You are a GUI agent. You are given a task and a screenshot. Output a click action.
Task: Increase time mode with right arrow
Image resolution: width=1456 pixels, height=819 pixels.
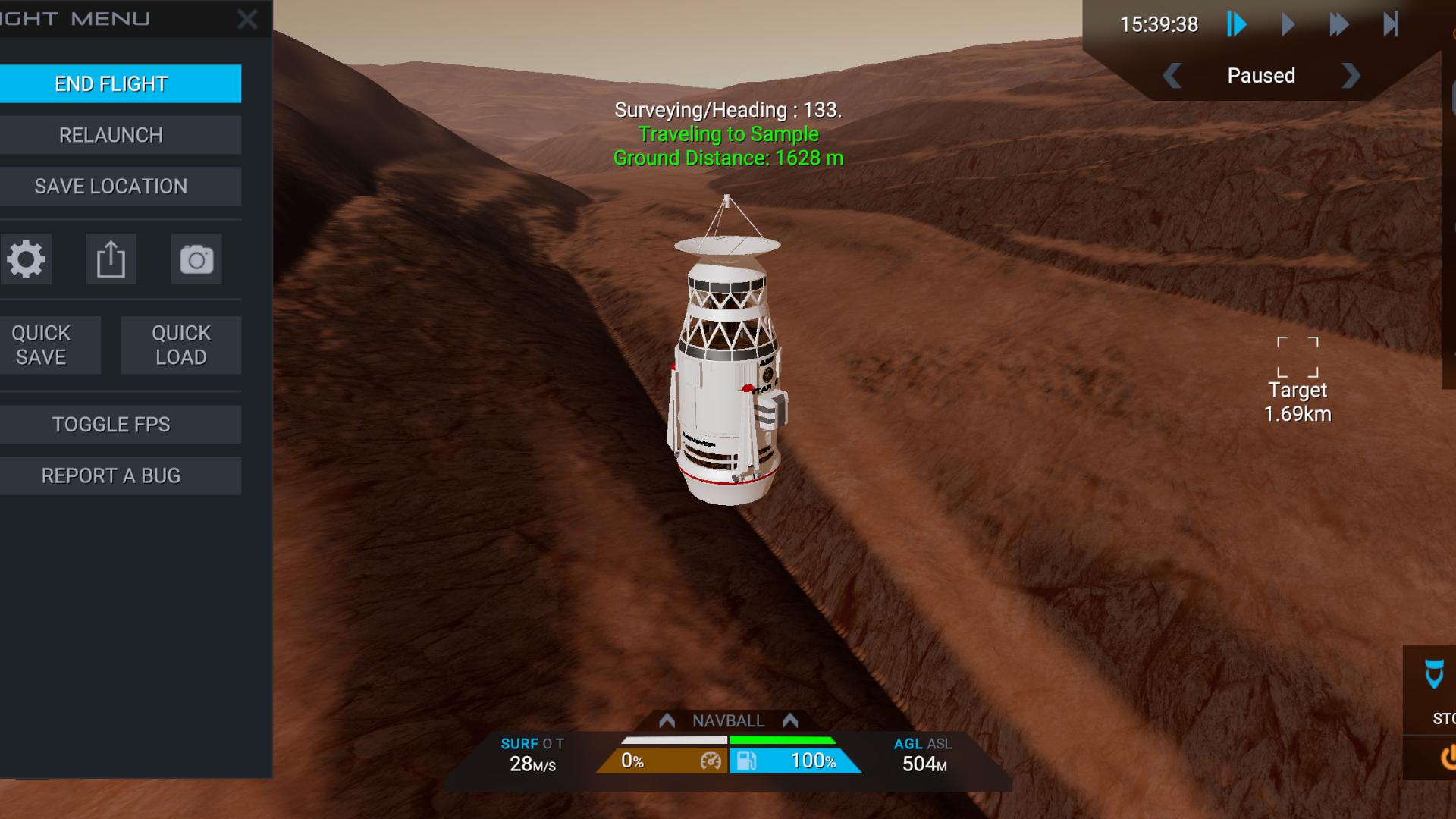[1351, 76]
